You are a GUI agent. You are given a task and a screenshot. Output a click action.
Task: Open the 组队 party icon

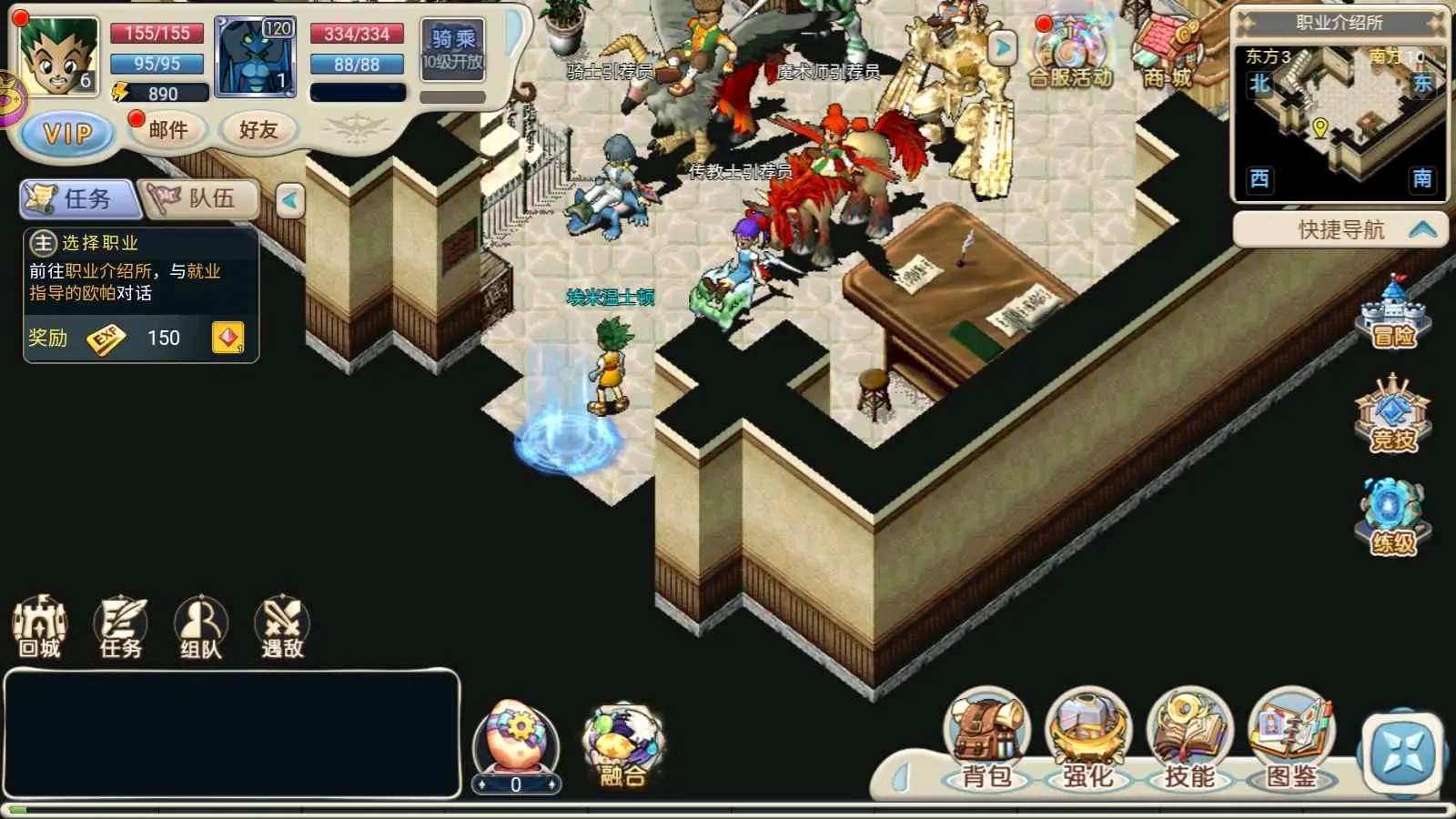(x=201, y=626)
